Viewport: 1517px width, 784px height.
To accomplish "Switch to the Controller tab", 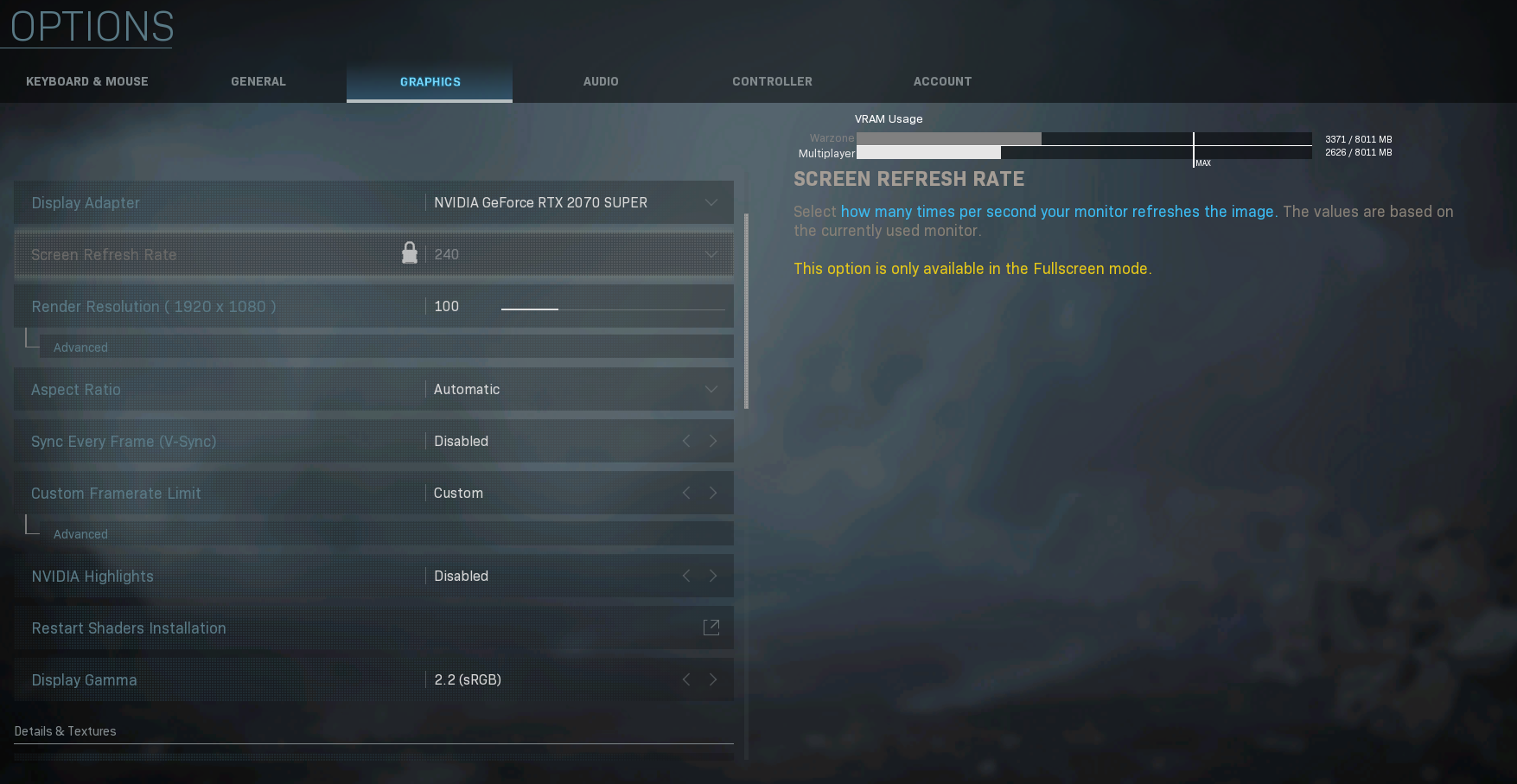I will (772, 80).
